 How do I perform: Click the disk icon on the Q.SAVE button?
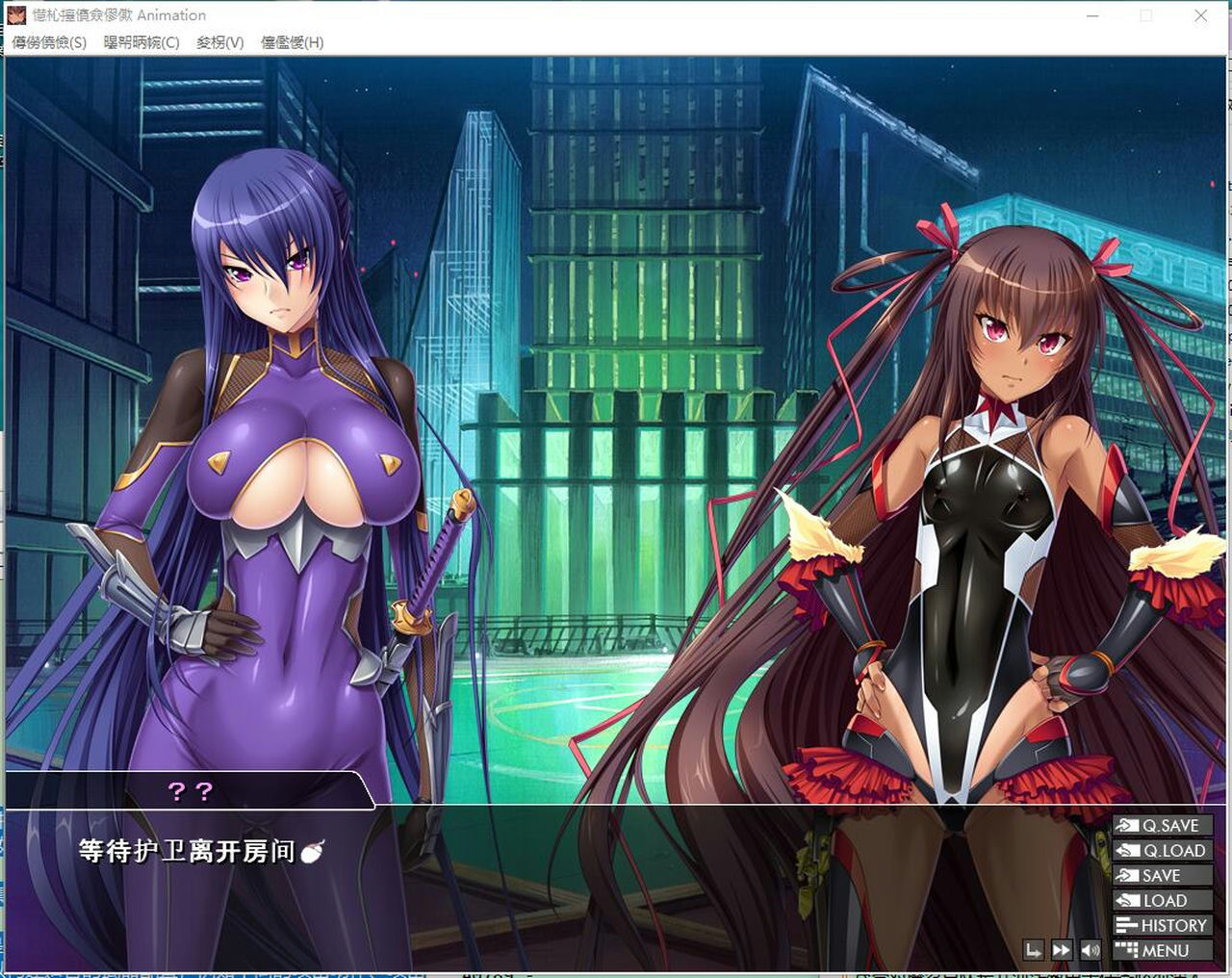[x=1126, y=825]
